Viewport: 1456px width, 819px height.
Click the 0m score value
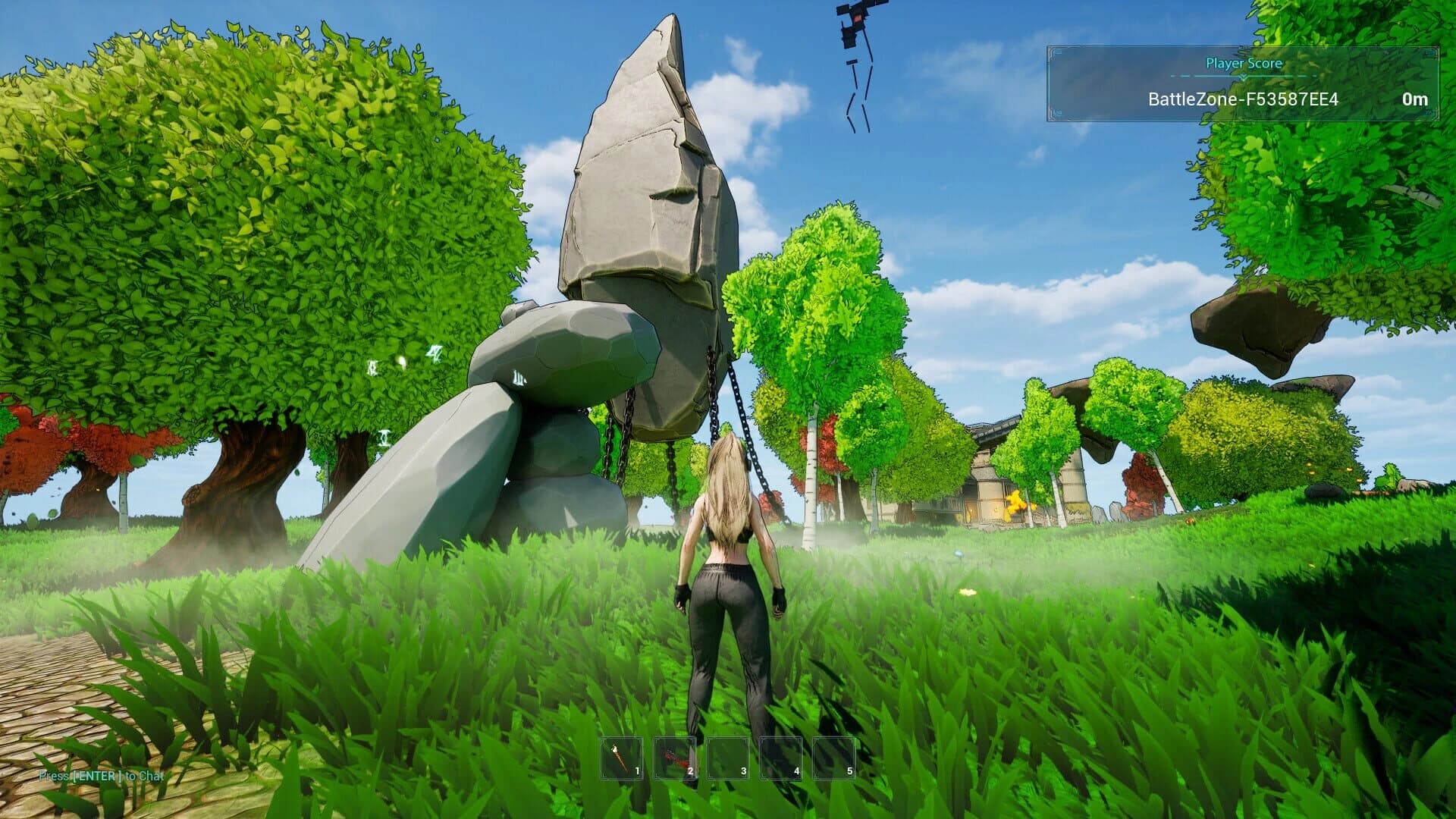coord(1415,99)
